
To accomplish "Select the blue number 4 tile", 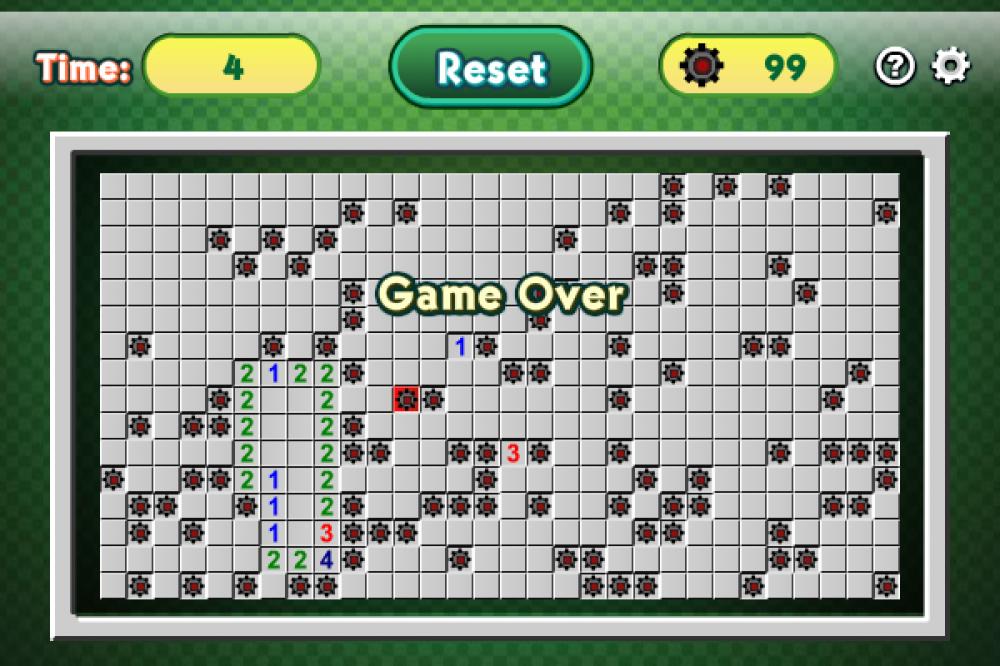I will (x=326, y=559).
